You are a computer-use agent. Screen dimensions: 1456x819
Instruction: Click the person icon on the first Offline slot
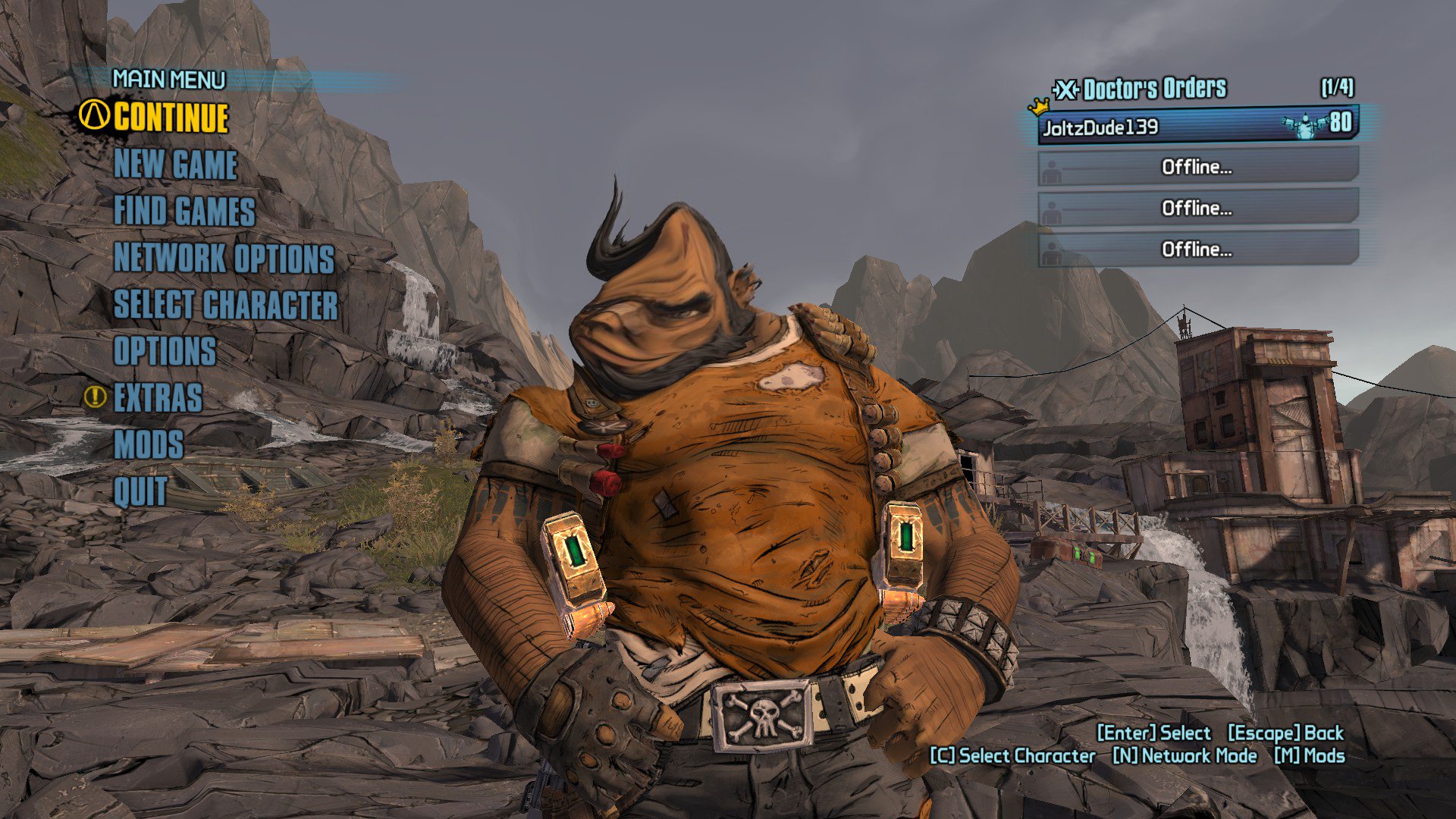point(1053,168)
